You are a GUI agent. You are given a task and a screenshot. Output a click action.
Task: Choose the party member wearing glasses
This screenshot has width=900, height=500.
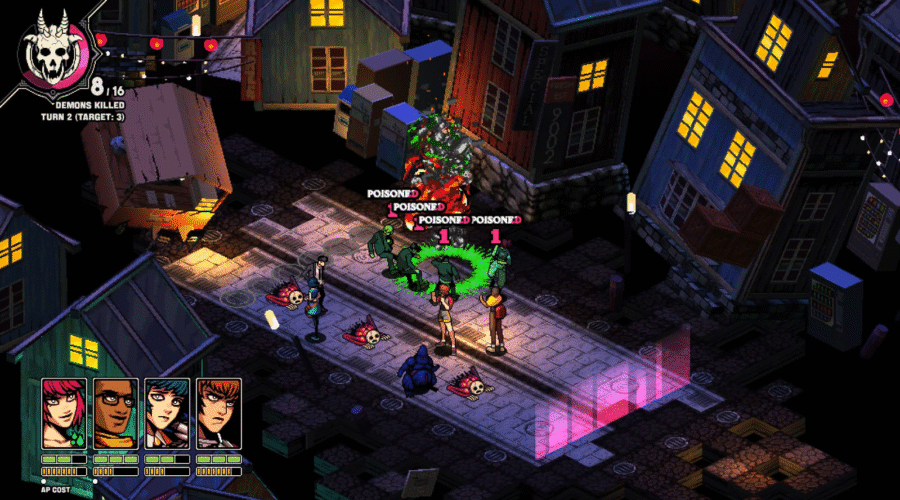point(116,414)
